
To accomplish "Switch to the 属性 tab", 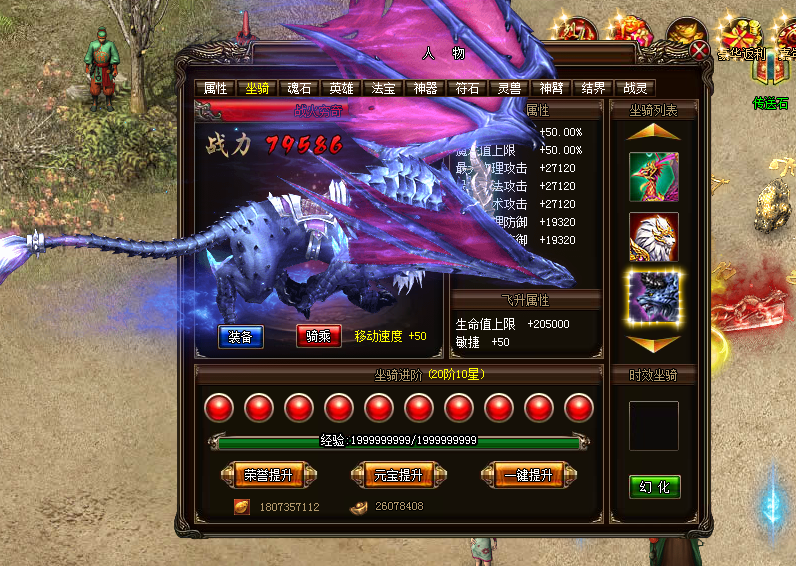I will pyautogui.click(x=215, y=88).
